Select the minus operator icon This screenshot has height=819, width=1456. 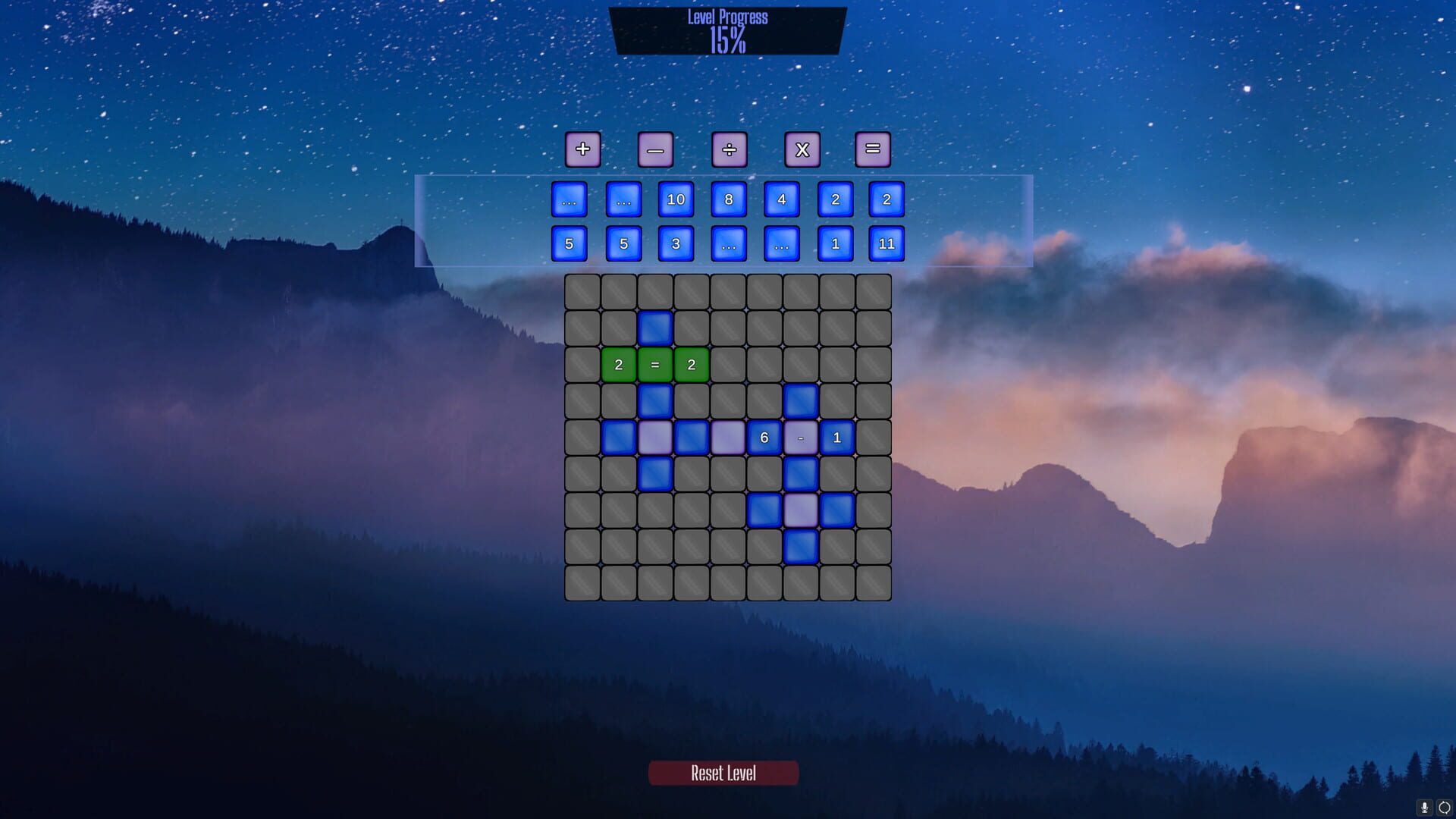coord(656,149)
